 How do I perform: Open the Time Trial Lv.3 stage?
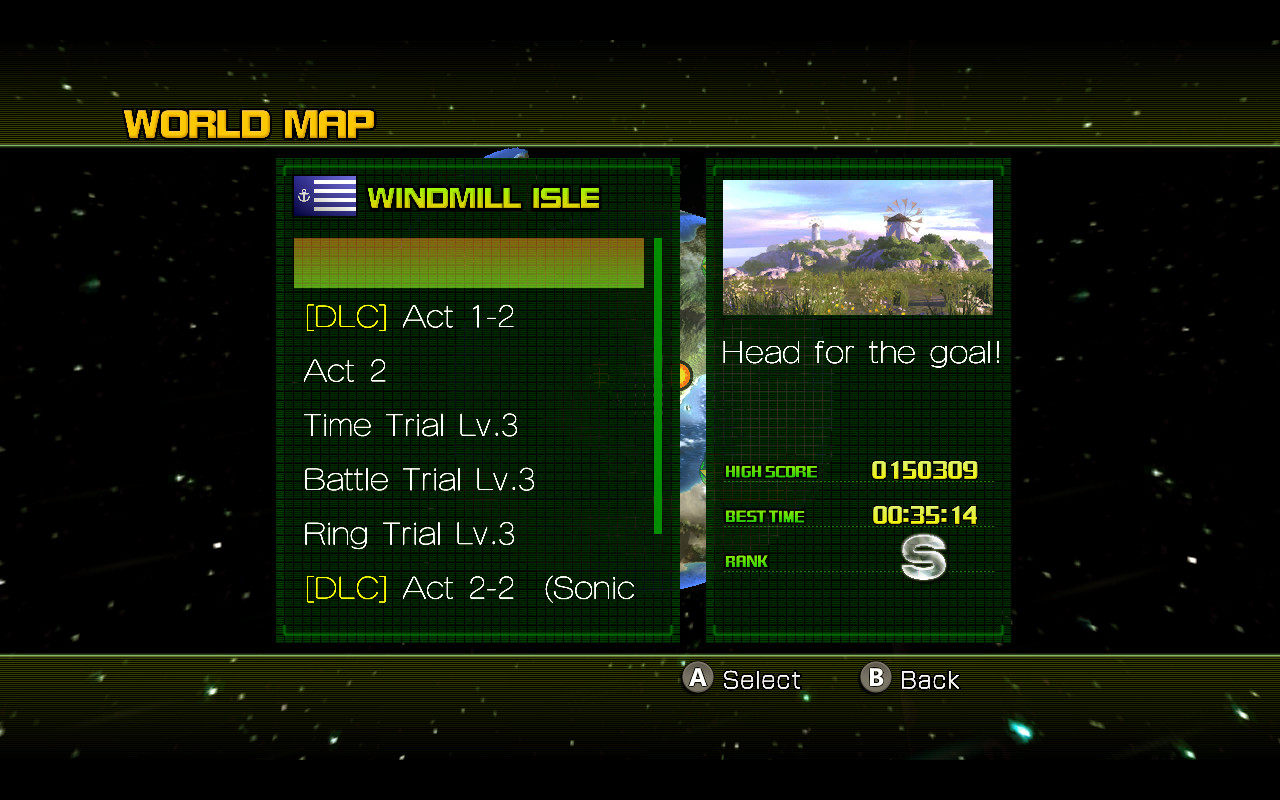click(x=410, y=425)
